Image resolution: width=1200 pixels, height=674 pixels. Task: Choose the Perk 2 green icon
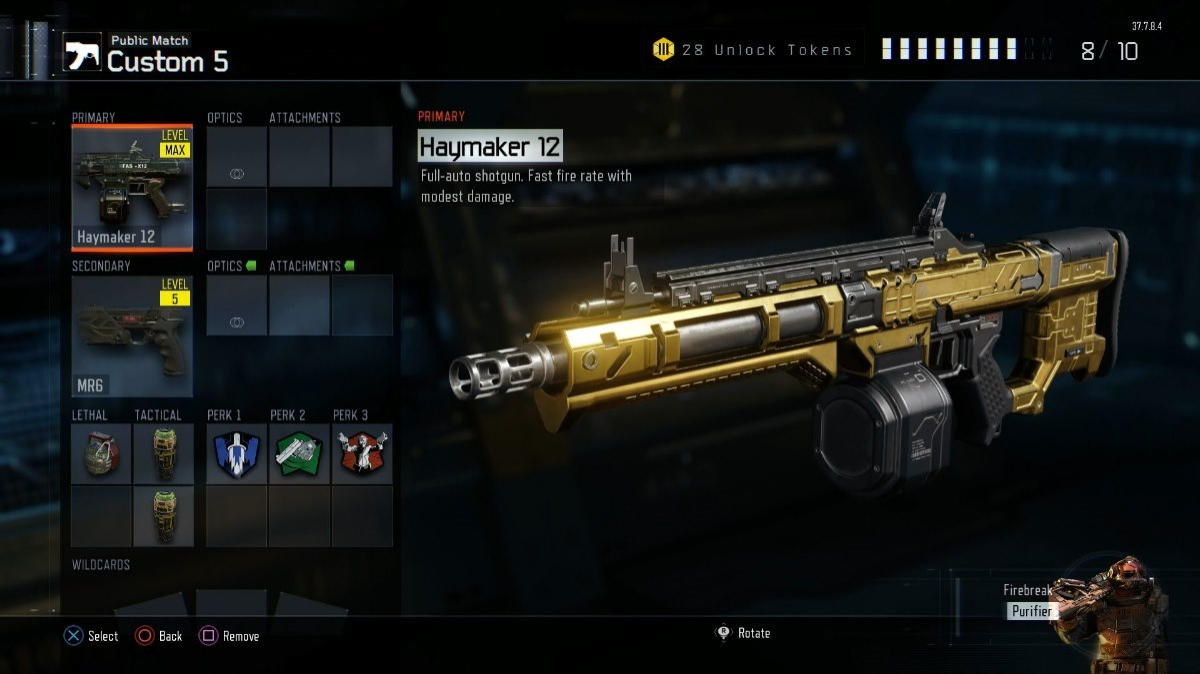tap(299, 453)
